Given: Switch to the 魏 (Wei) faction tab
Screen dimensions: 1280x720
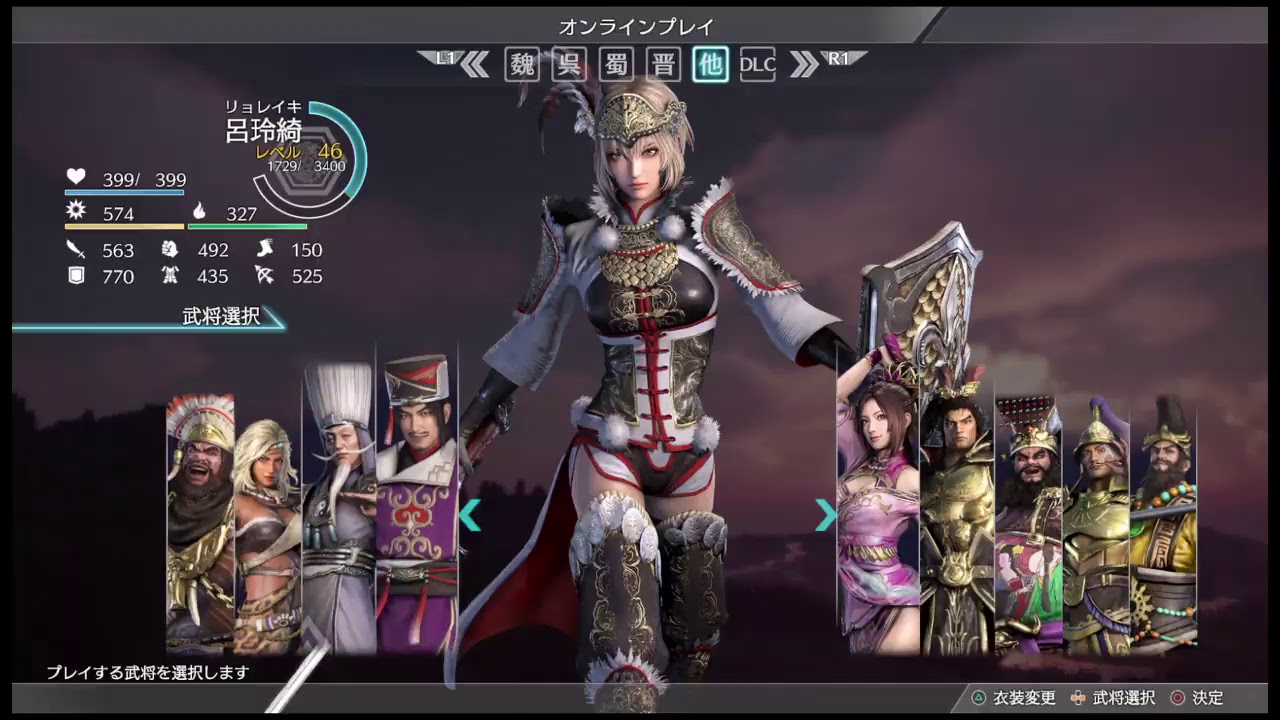Looking at the screenshot, I should (522, 64).
